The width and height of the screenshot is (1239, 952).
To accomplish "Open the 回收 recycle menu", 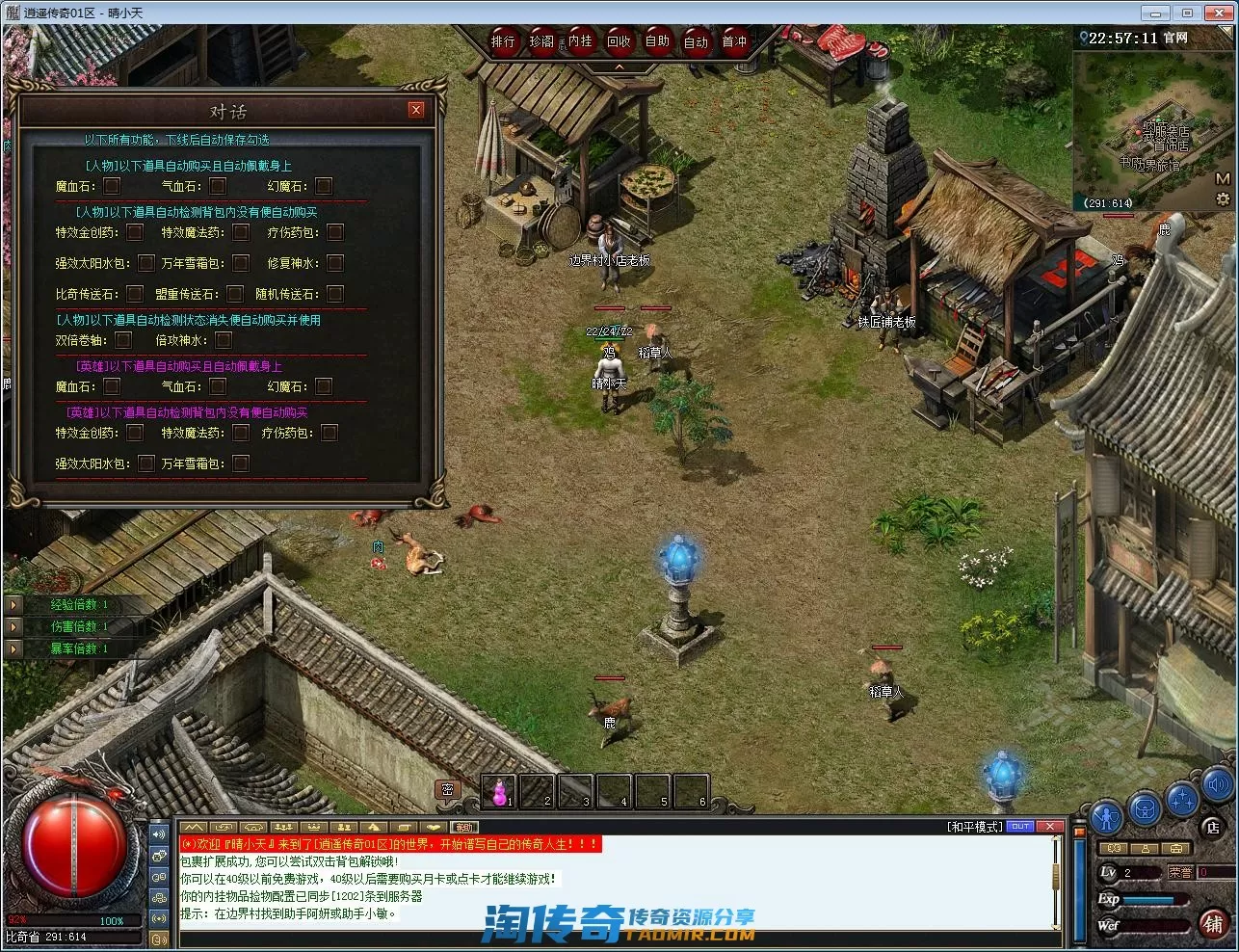I will 619,41.
